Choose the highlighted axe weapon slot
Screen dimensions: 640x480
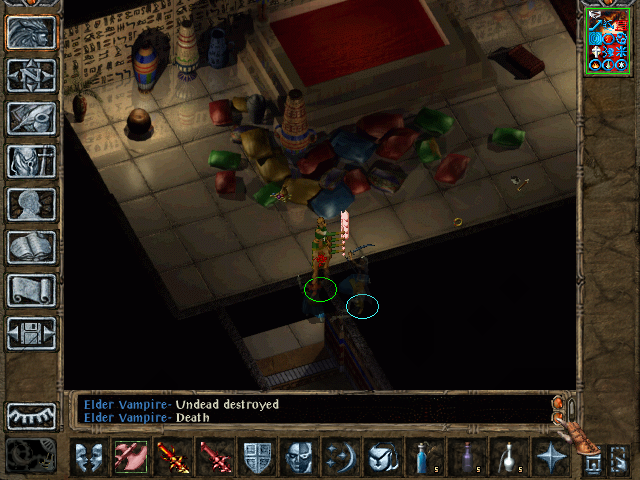[x=131, y=457]
